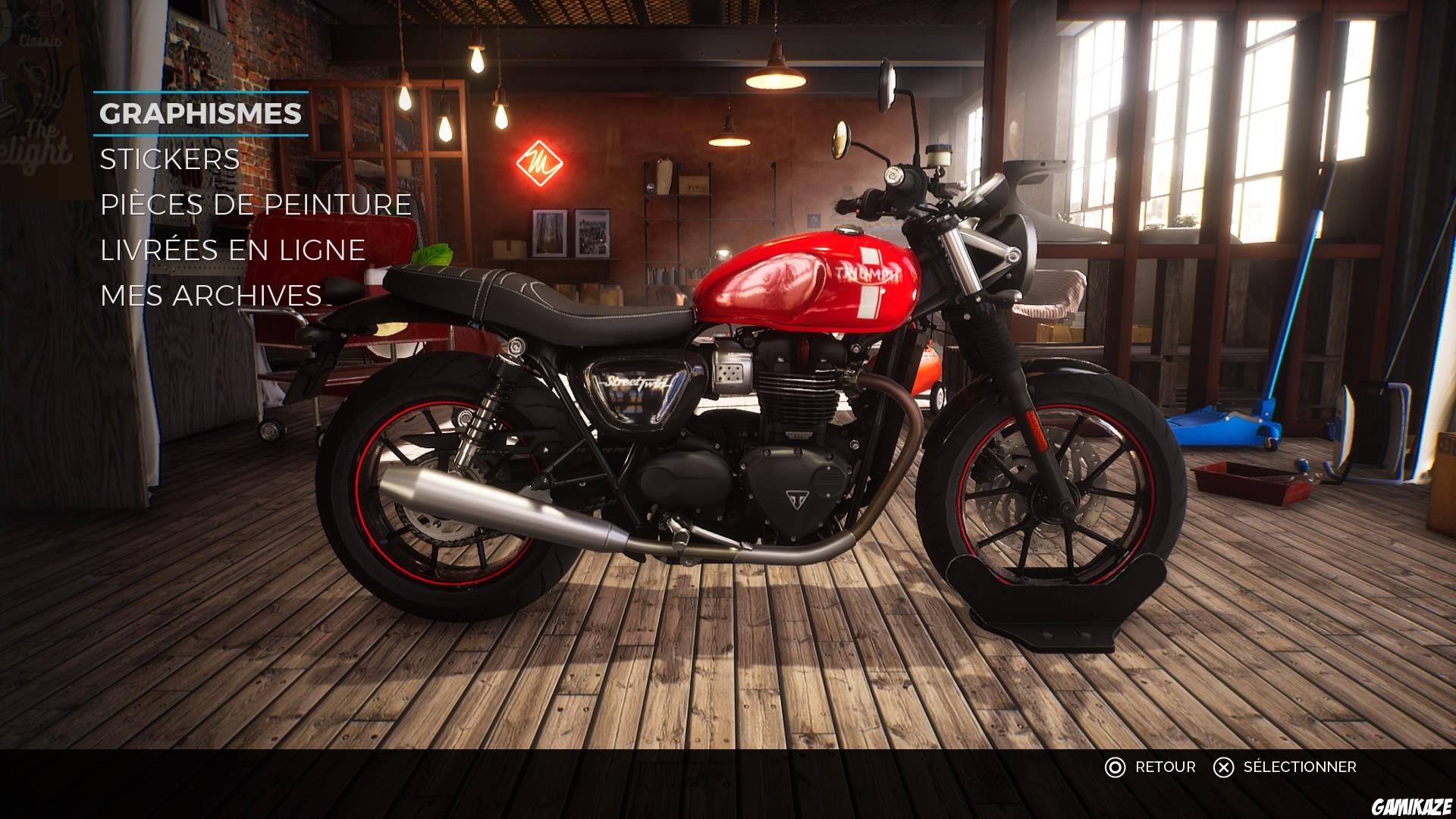The width and height of the screenshot is (1456, 819).
Task: Click the neon M sign on the wall
Action: click(541, 162)
